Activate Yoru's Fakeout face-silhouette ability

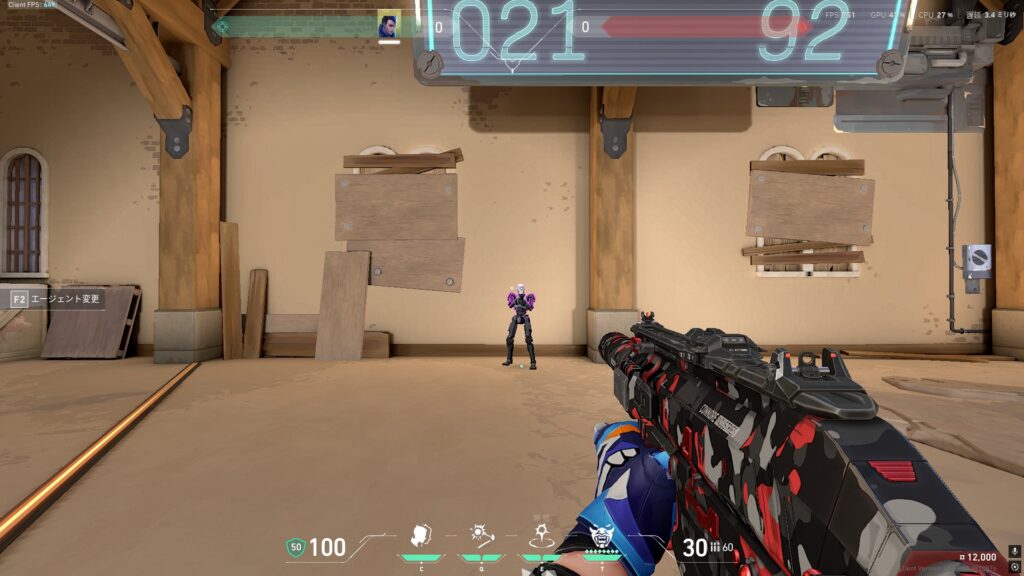coord(422,535)
